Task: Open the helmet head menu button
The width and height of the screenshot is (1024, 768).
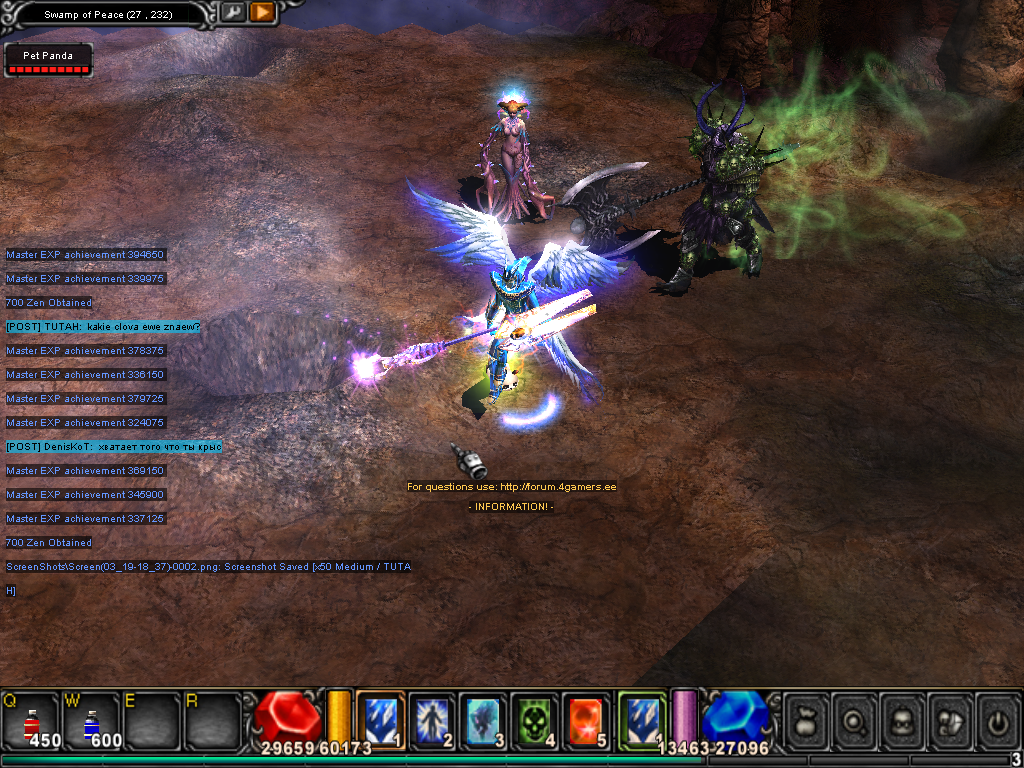Action: 902,720
